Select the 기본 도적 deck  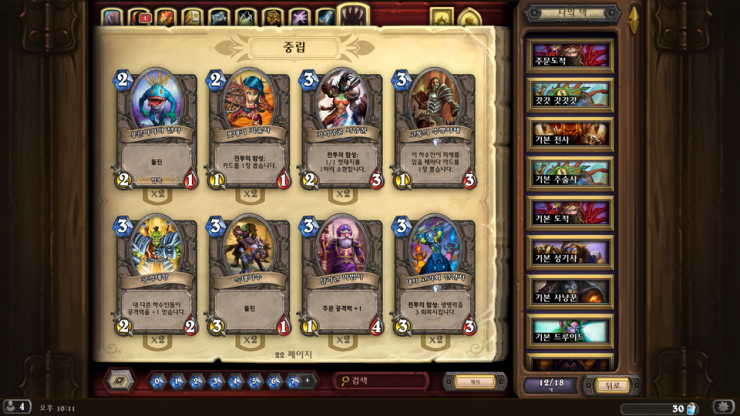pos(570,212)
